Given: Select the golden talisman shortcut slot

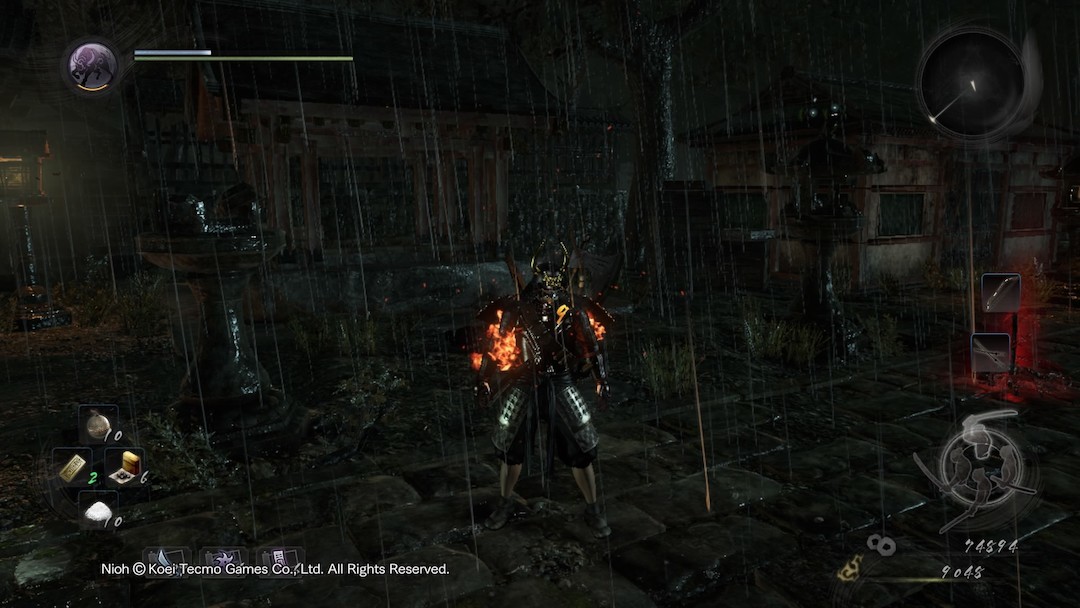Looking at the screenshot, I should (73, 467).
